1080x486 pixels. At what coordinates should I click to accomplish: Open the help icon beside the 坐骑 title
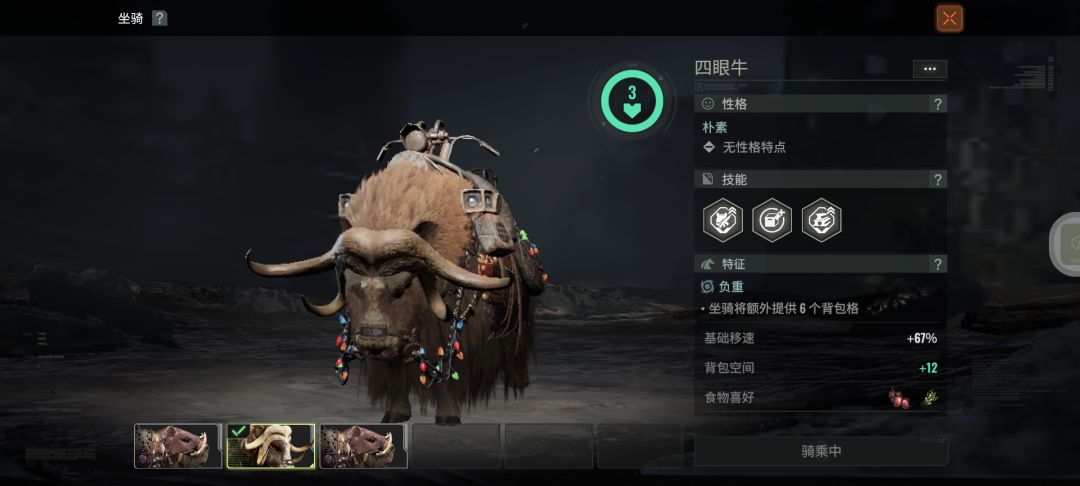click(x=159, y=18)
